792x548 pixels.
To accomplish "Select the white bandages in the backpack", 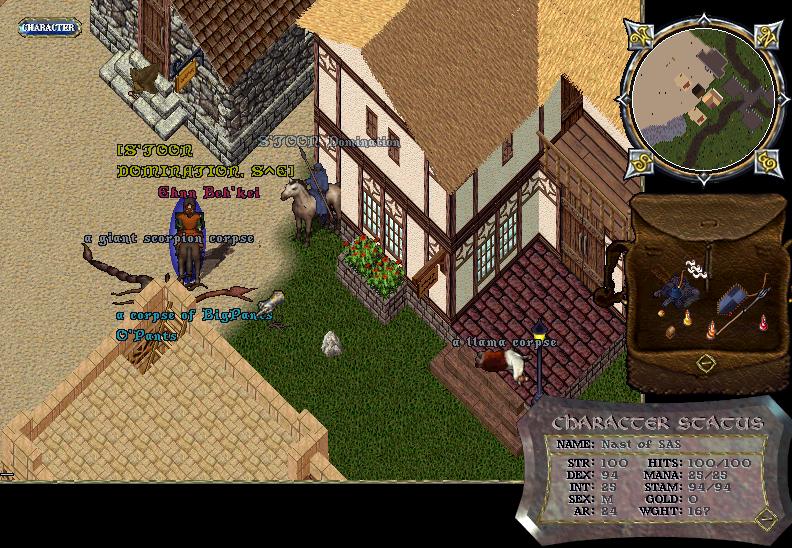I will (694, 268).
